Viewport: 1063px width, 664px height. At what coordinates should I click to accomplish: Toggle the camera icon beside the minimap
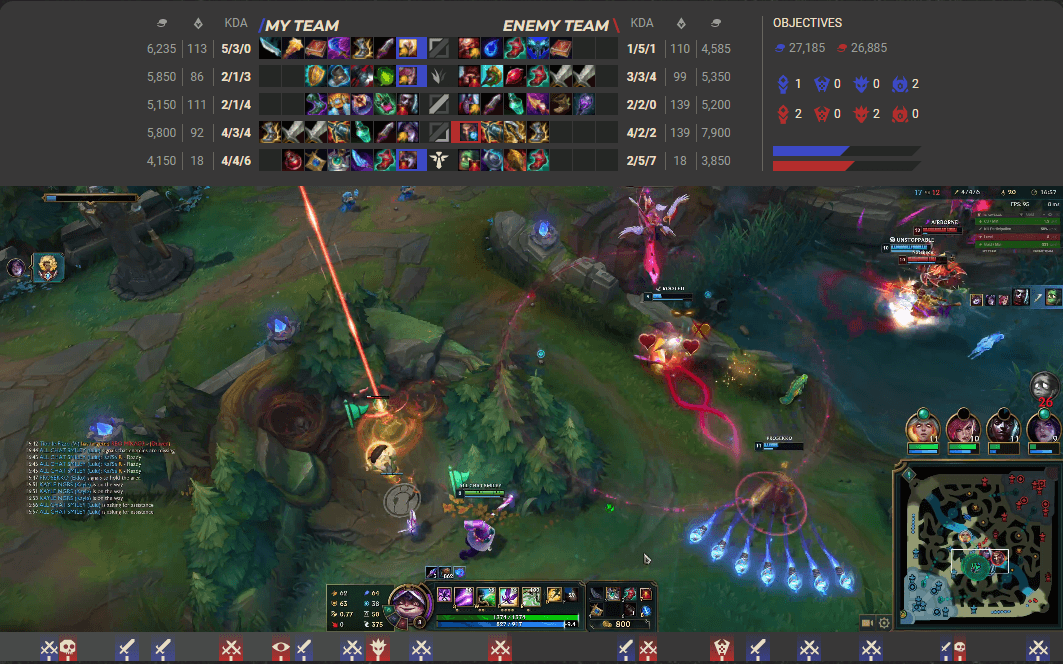(866, 623)
